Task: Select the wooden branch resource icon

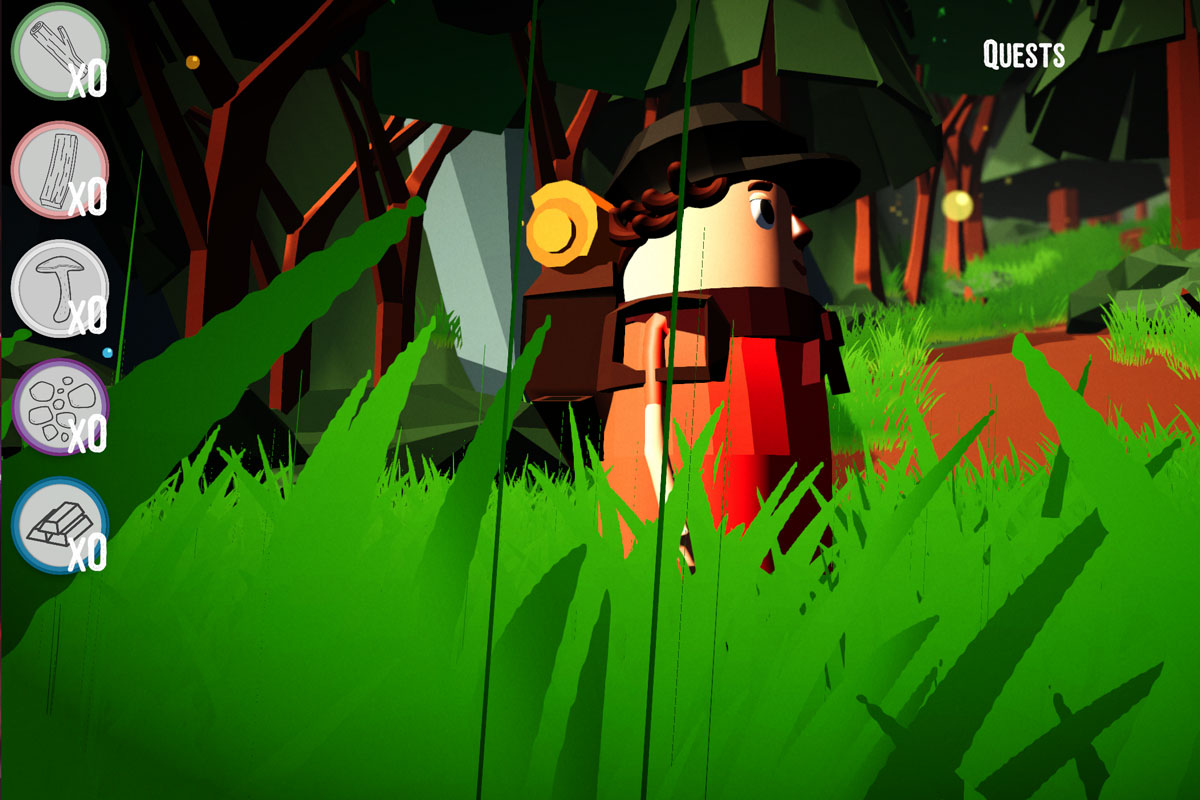Action: (x=59, y=51)
